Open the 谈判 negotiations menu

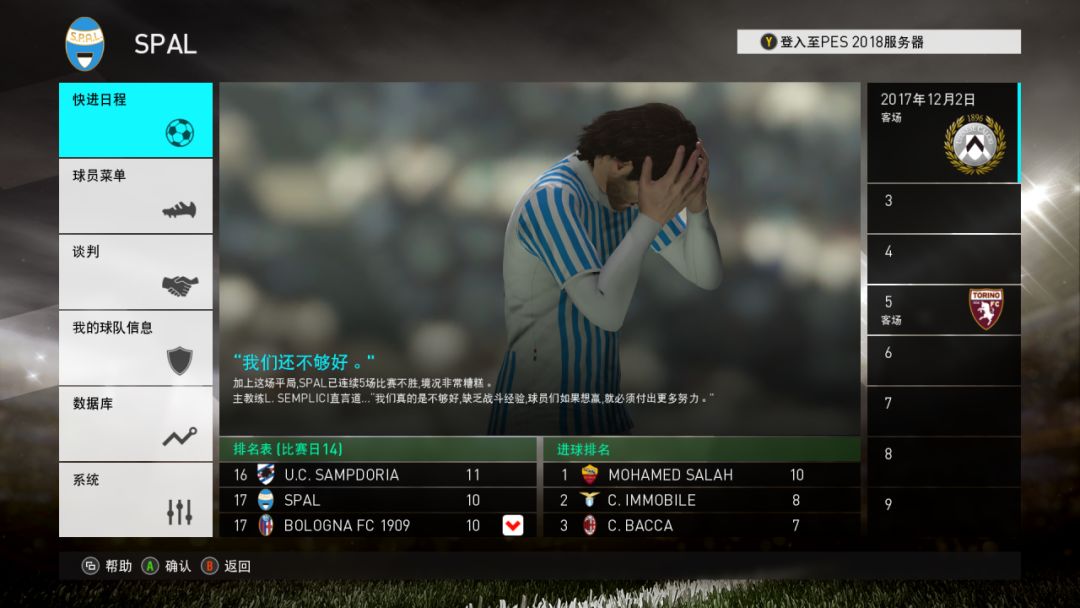[x=135, y=272]
